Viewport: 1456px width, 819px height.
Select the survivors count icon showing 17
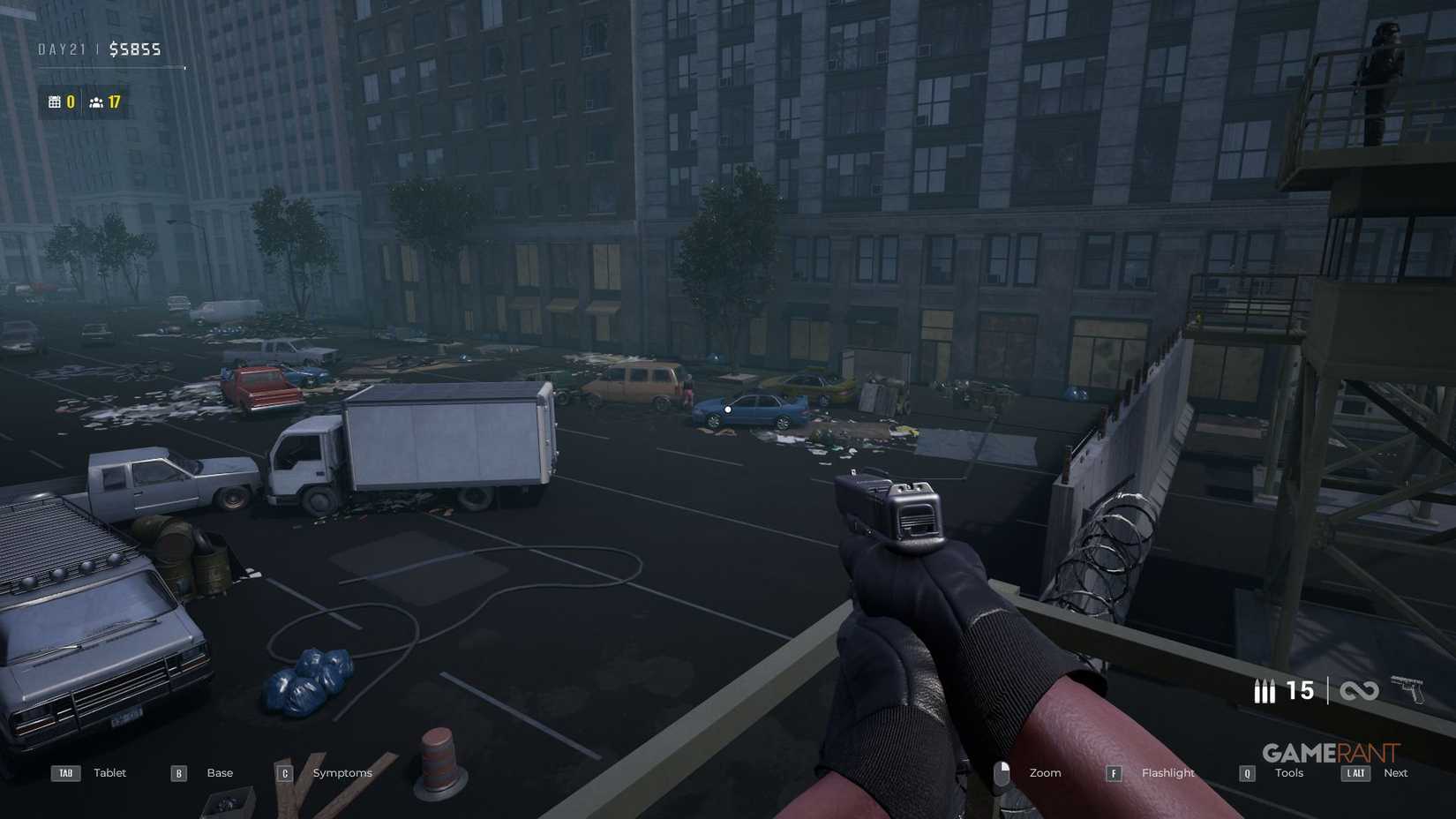click(x=94, y=101)
